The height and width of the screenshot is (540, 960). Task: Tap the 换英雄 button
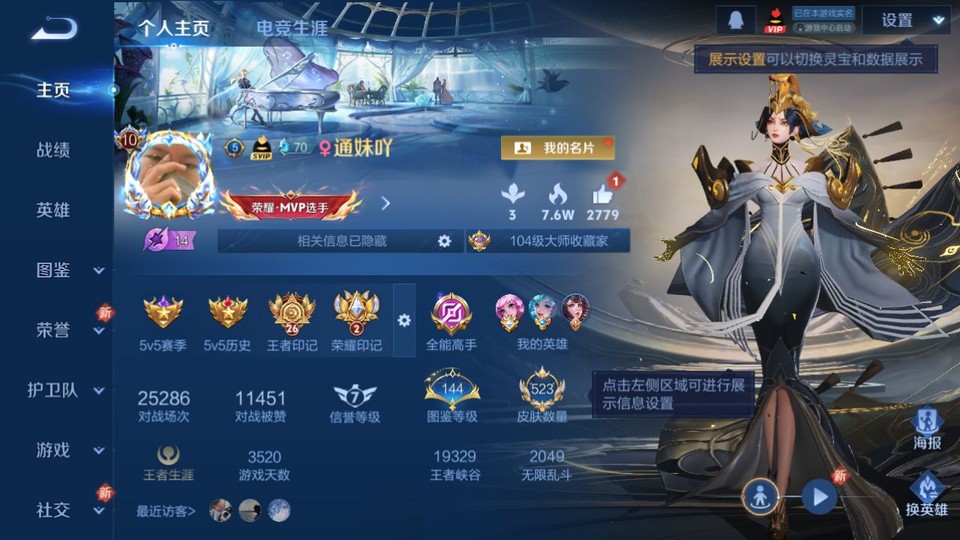click(x=927, y=491)
